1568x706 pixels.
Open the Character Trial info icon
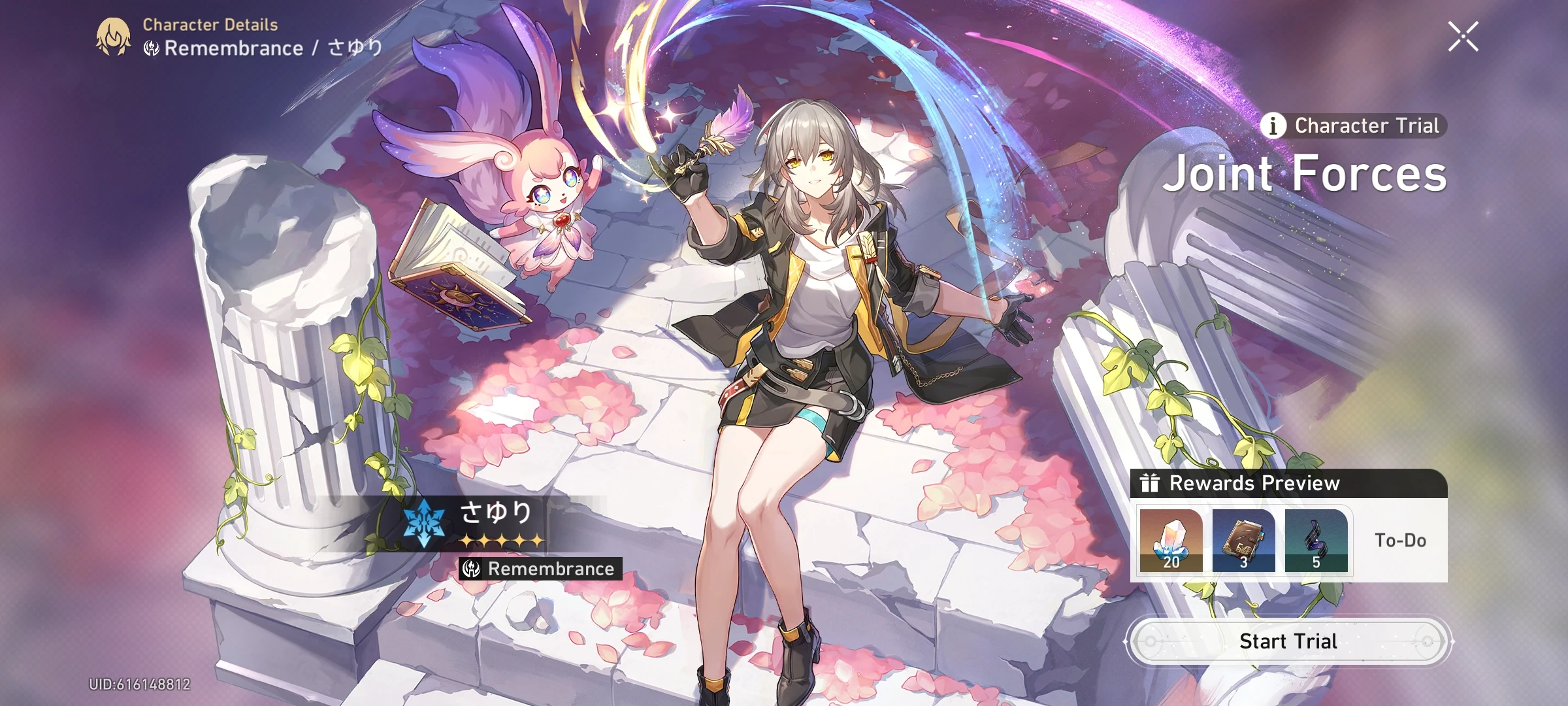(x=1273, y=126)
